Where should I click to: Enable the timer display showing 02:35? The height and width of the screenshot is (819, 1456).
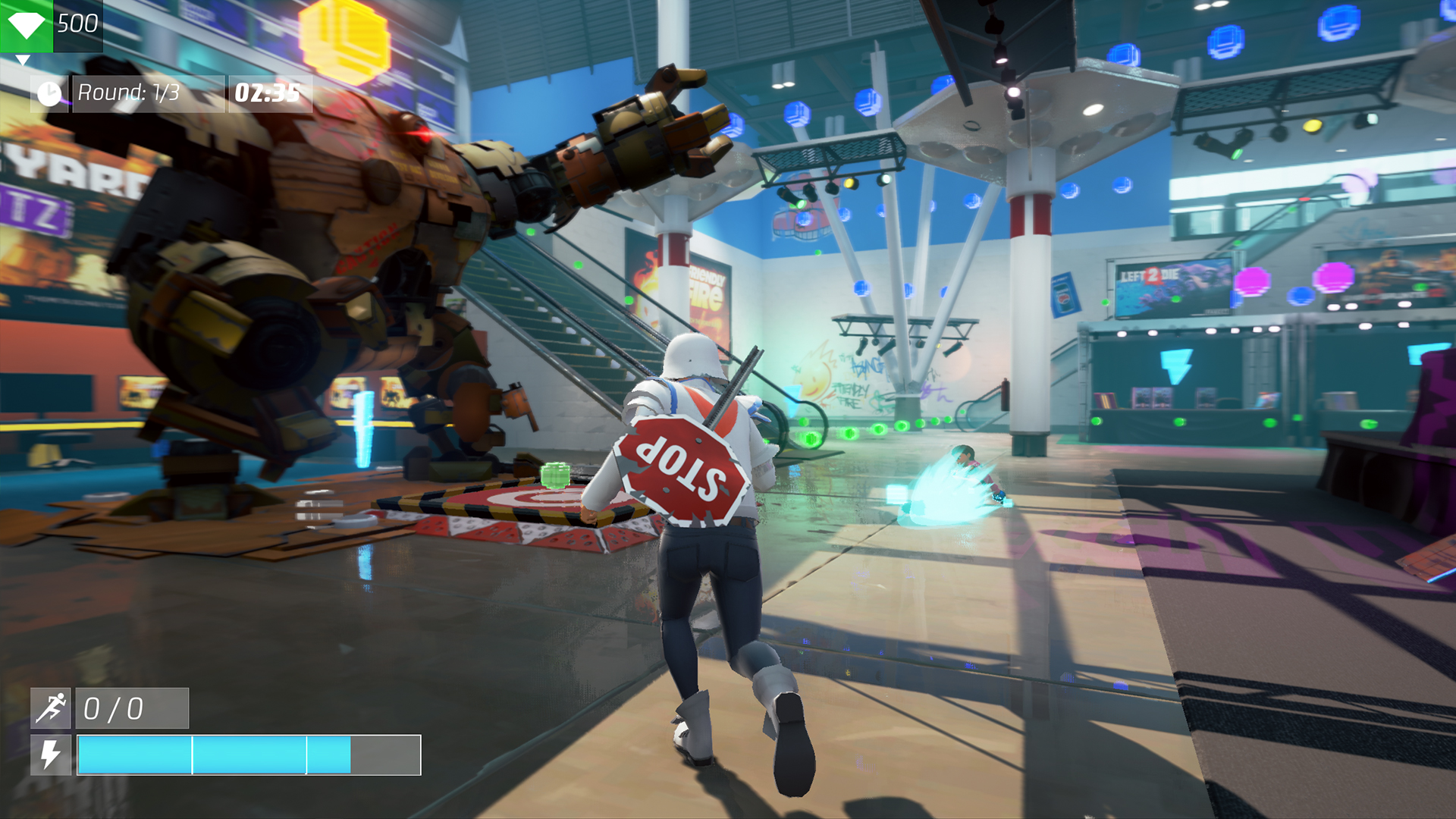tap(267, 93)
